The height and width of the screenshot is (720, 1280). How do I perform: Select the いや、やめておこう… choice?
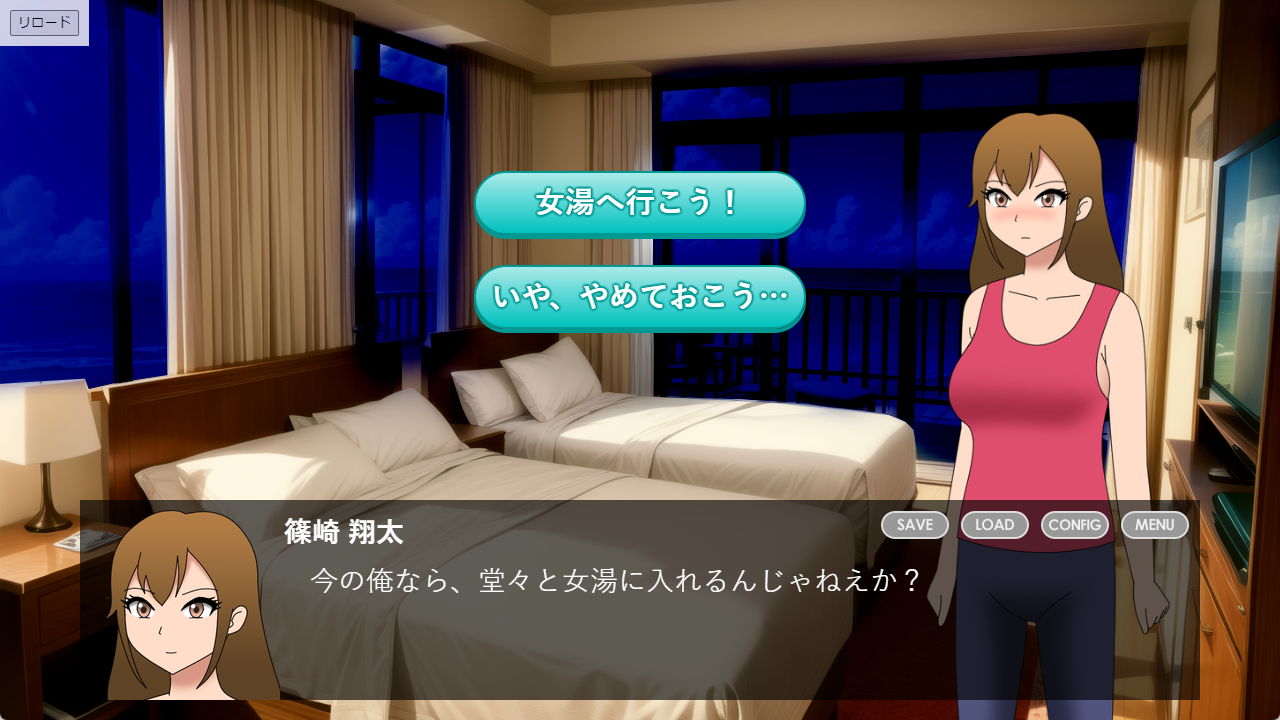(639, 298)
